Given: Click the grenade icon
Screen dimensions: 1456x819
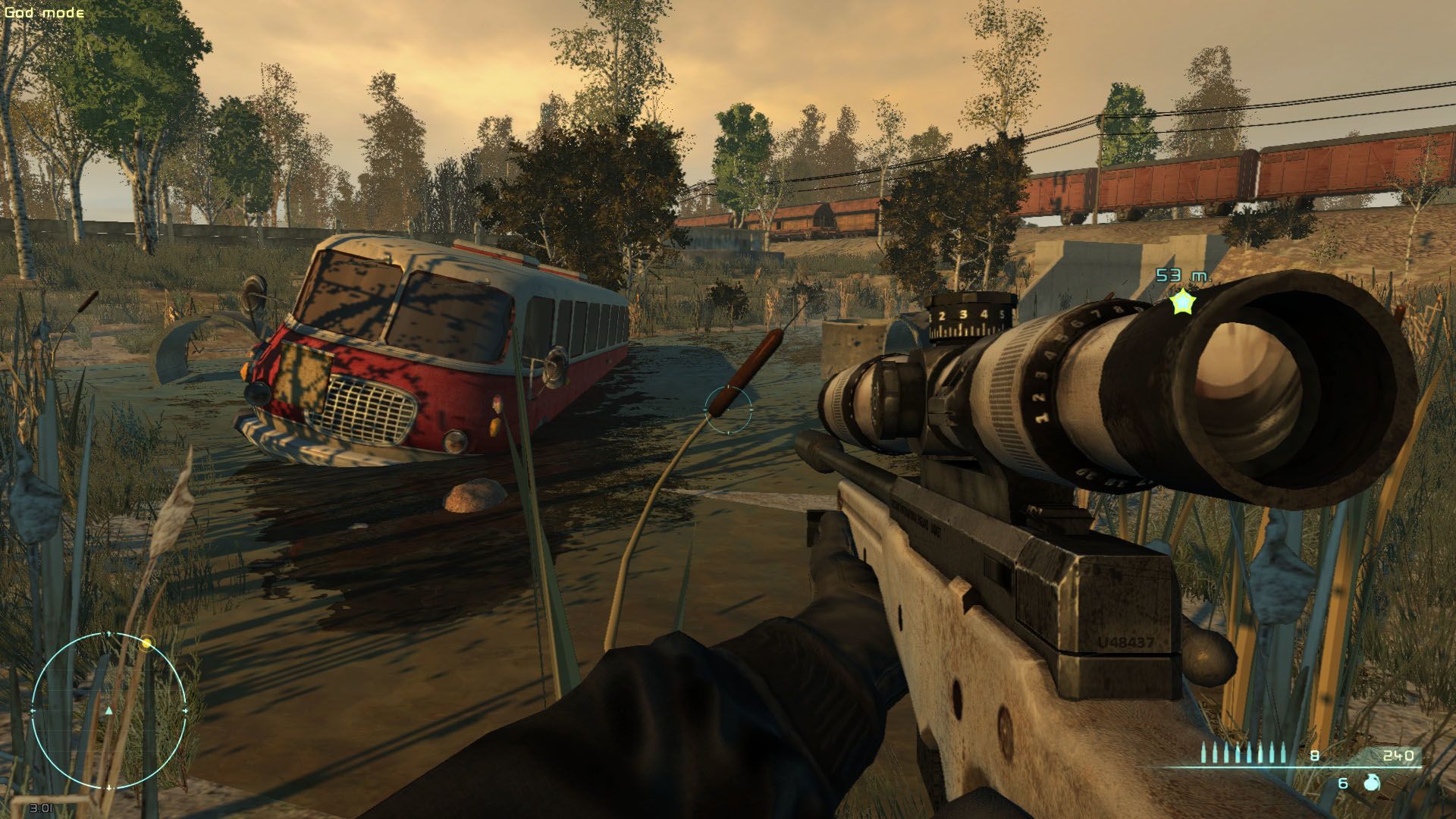Looking at the screenshot, I should point(1371,783).
